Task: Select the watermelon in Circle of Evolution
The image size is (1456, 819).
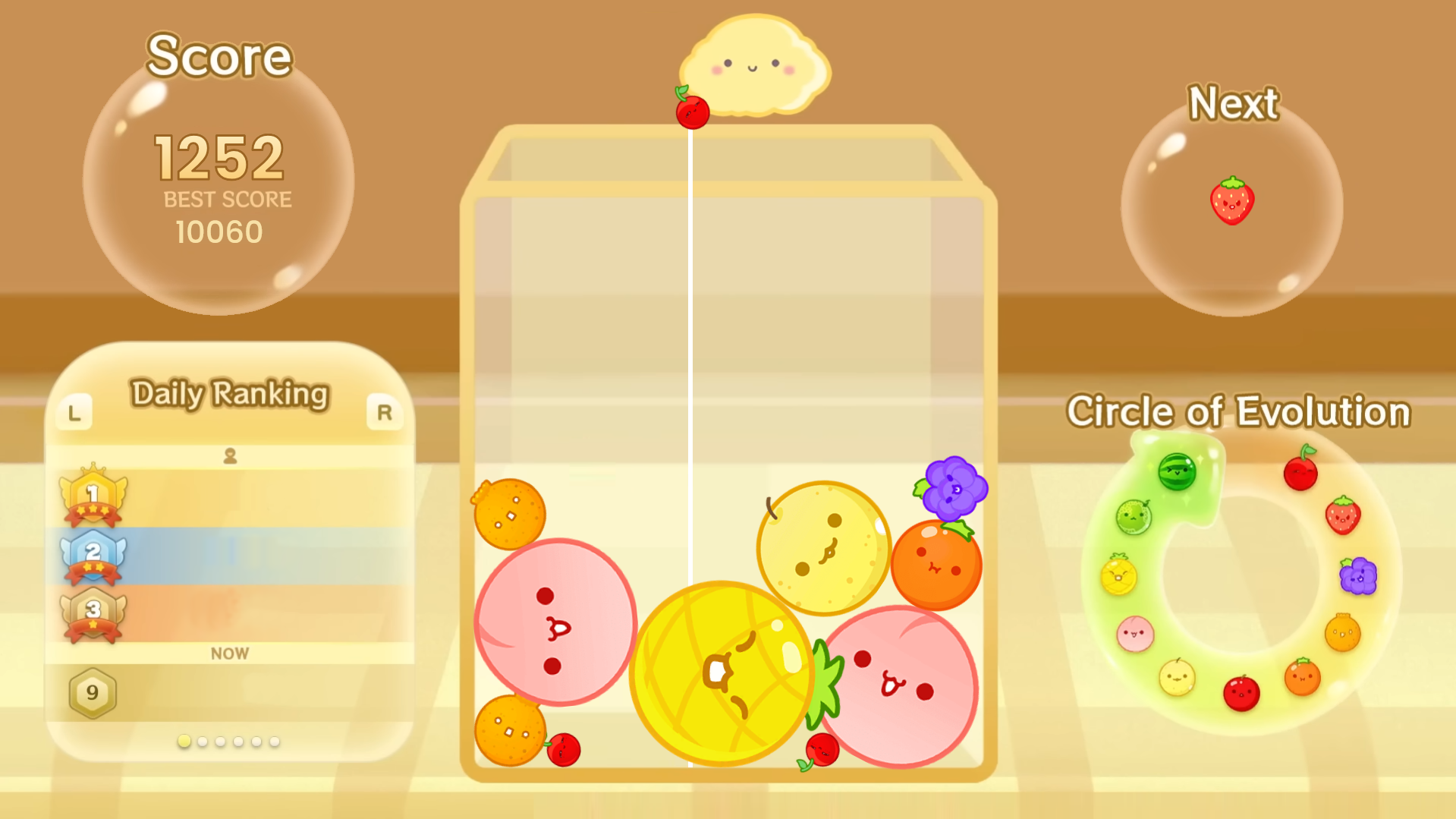Action: coord(1177,472)
